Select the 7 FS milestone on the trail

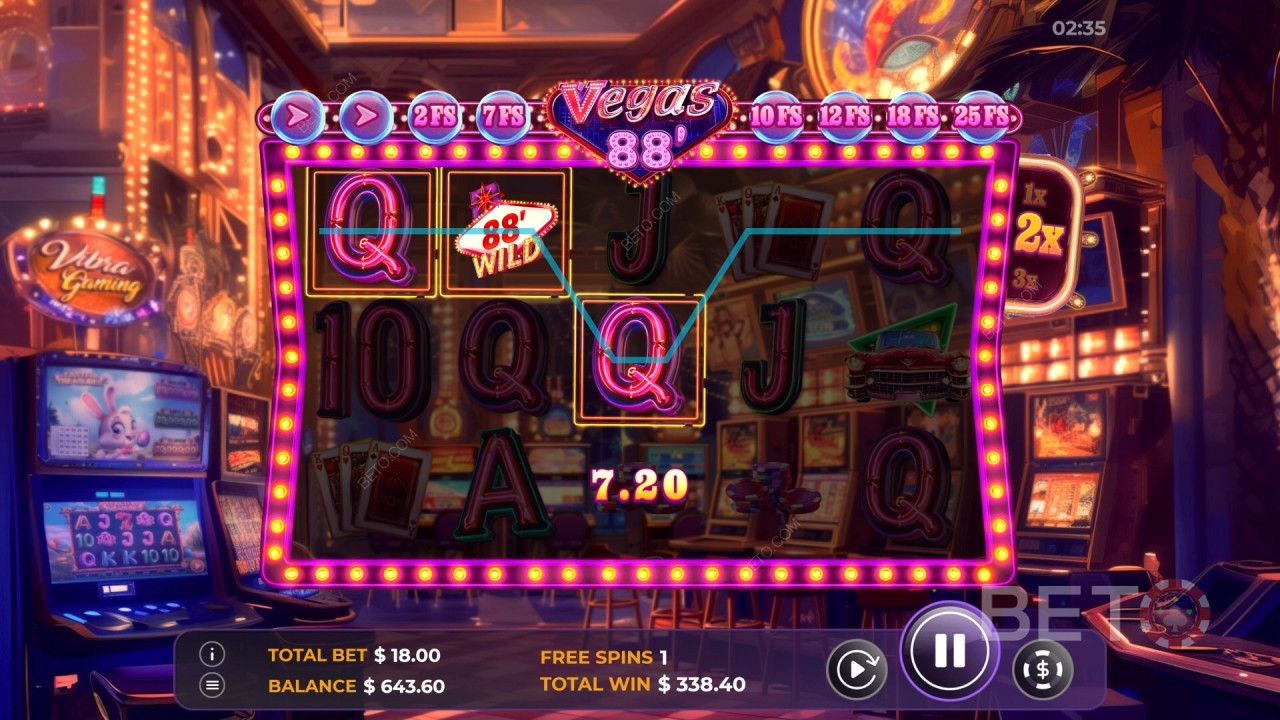pos(504,114)
